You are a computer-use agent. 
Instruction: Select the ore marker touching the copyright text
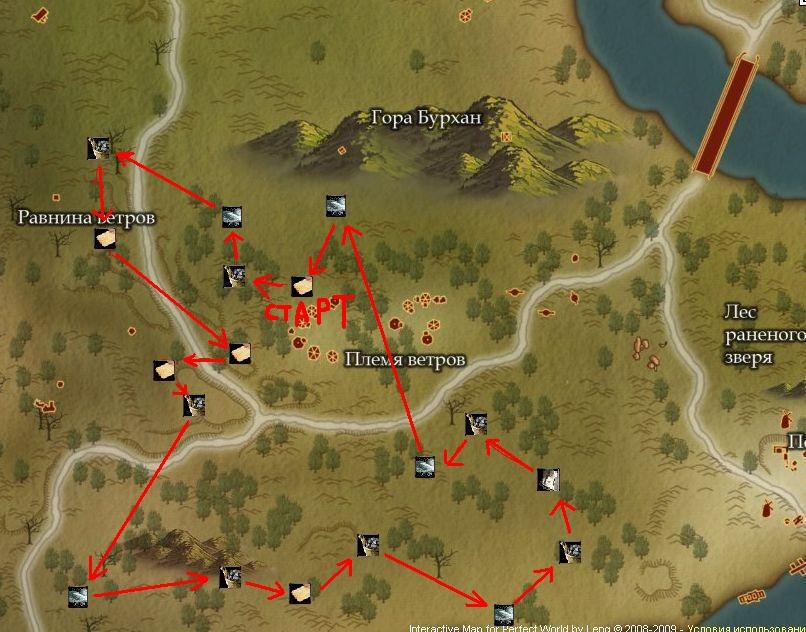point(503,613)
